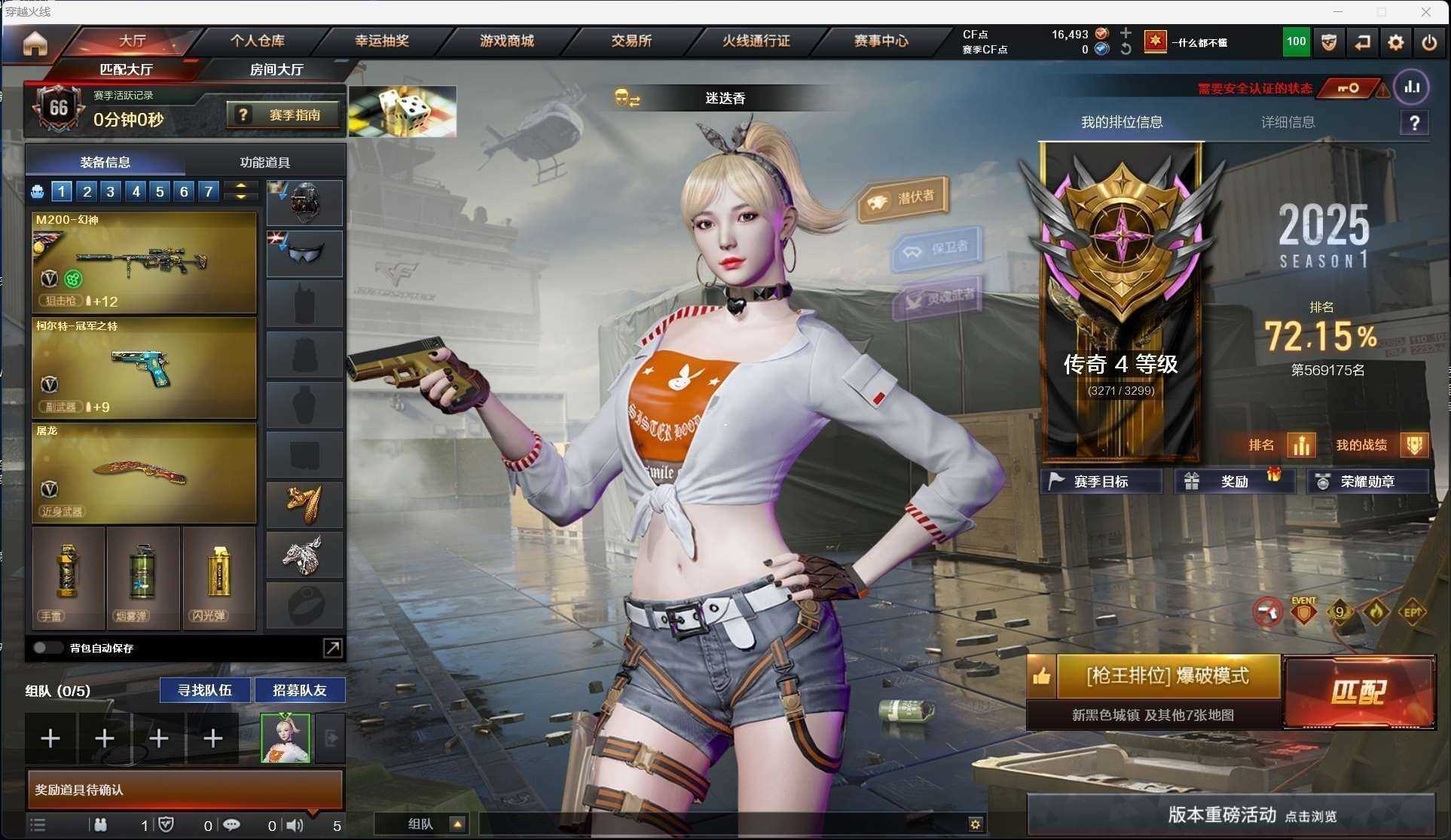Toggle 背包自动保存 switch
This screenshot has width=1451, height=840.
click(47, 648)
